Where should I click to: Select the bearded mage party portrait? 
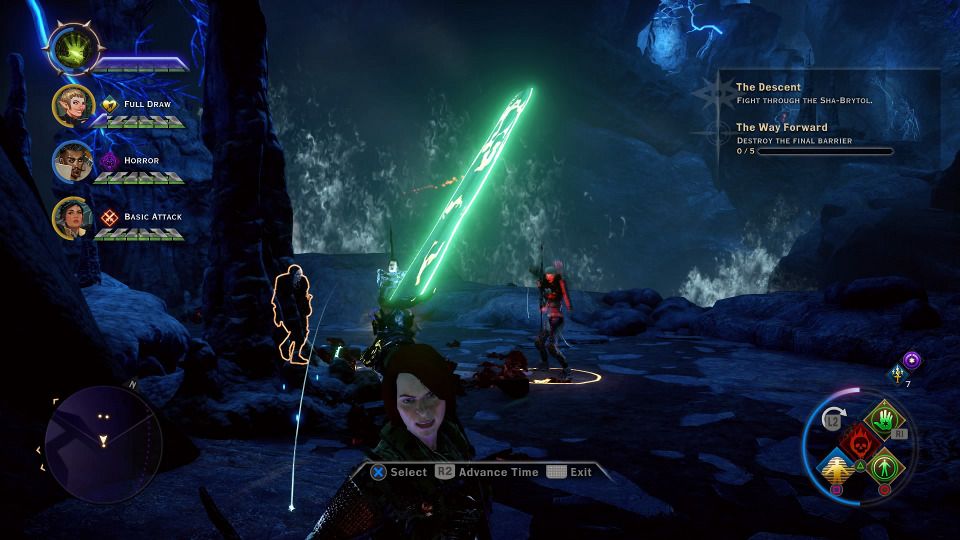[x=74, y=160]
